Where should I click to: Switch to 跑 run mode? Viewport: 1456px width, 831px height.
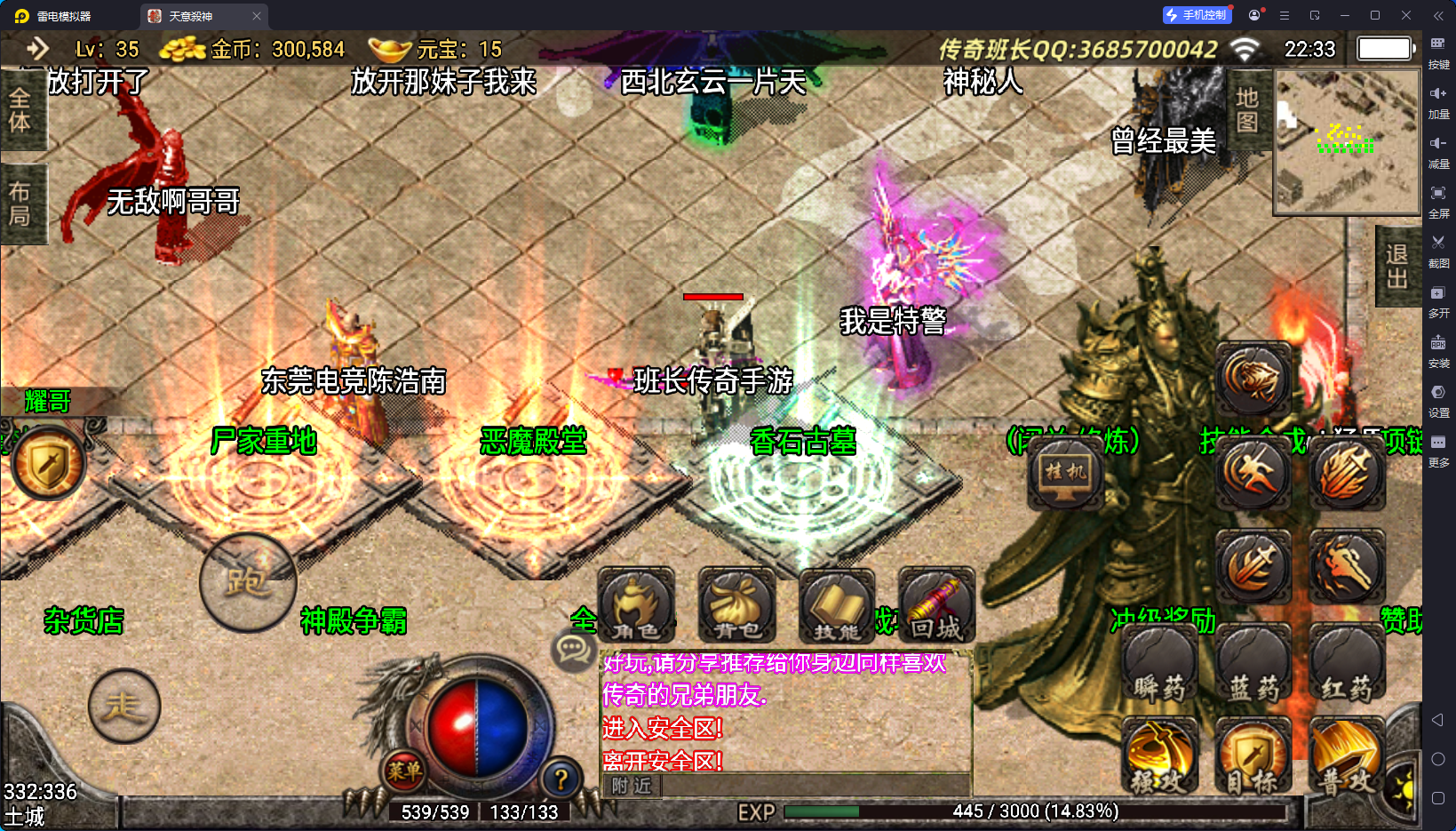[x=247, y=582]
